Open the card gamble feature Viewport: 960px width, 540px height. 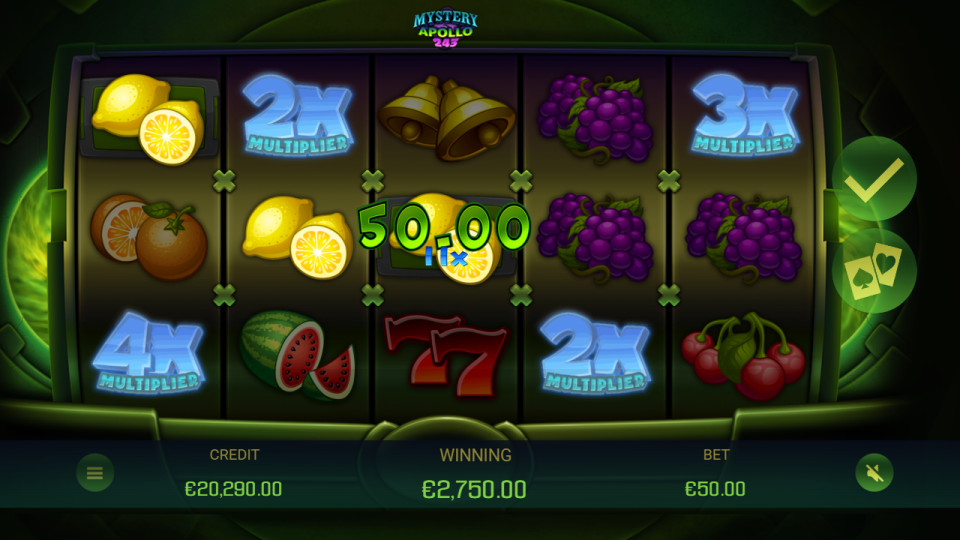[x=873, y=271]
